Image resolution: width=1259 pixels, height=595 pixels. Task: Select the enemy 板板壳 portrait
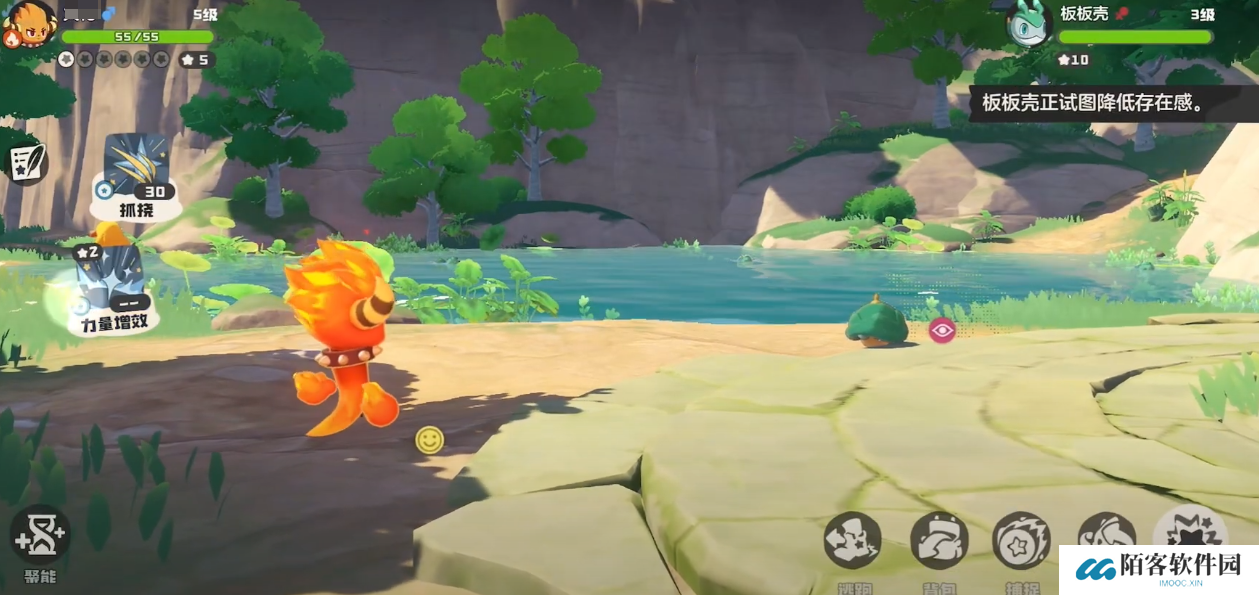[x=1027, y=24]
